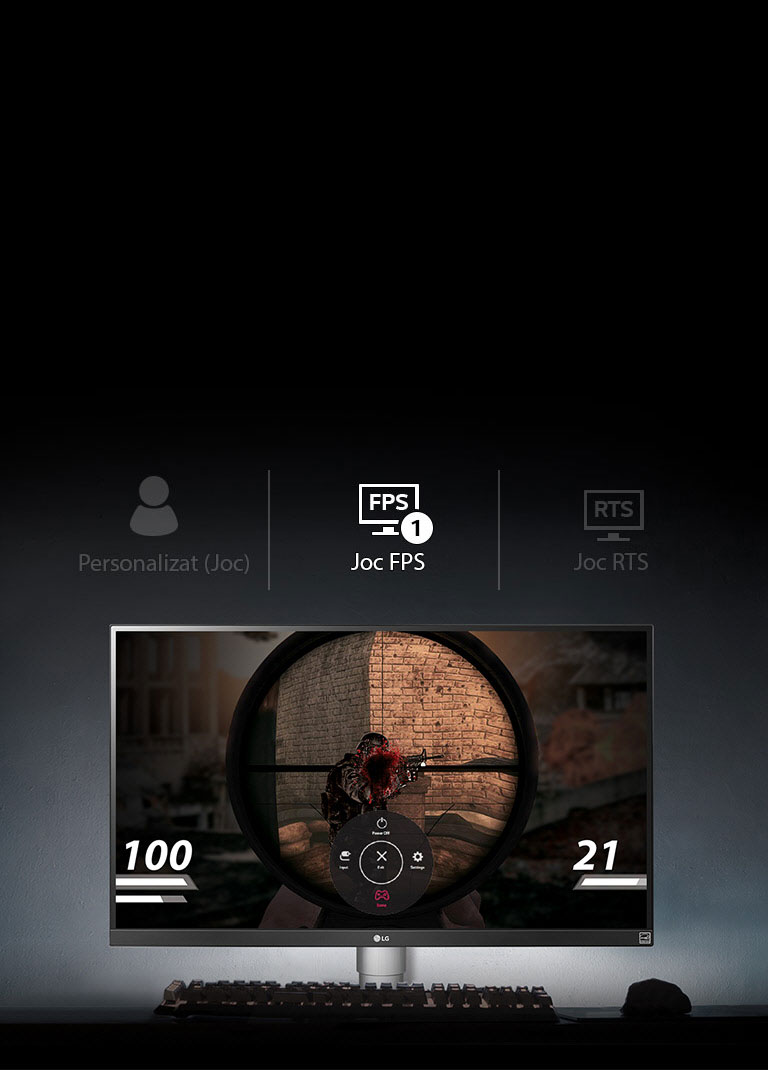Open Settings via the gear icon

click(417, 858)
